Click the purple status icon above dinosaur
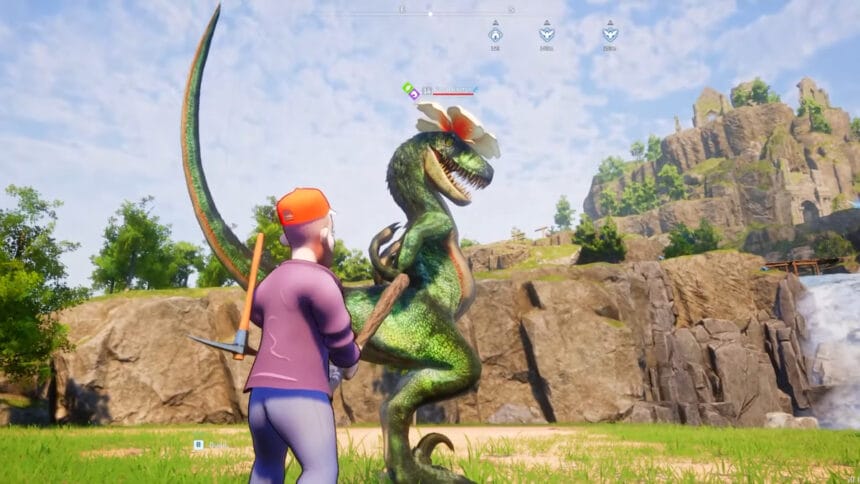 tap(414, 94)
